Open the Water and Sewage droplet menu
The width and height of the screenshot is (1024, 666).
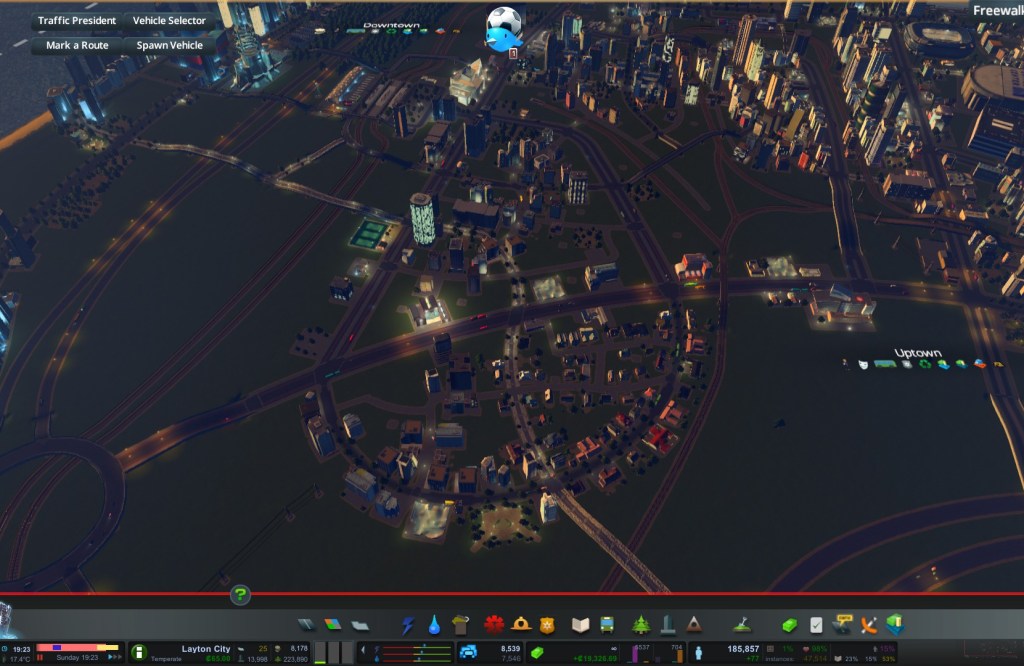pos(434,625)
